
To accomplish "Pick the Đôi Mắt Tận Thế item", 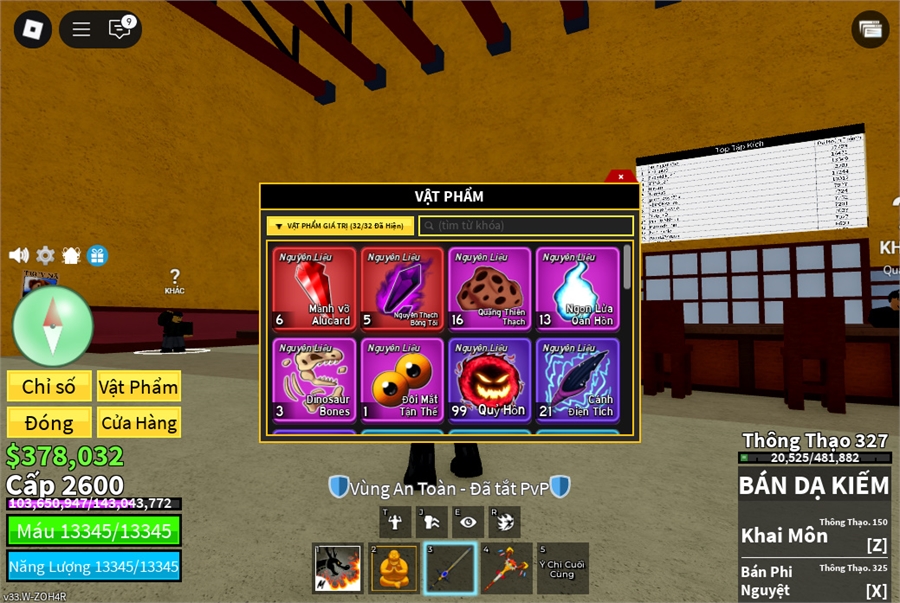I will [x=402, y=379].
